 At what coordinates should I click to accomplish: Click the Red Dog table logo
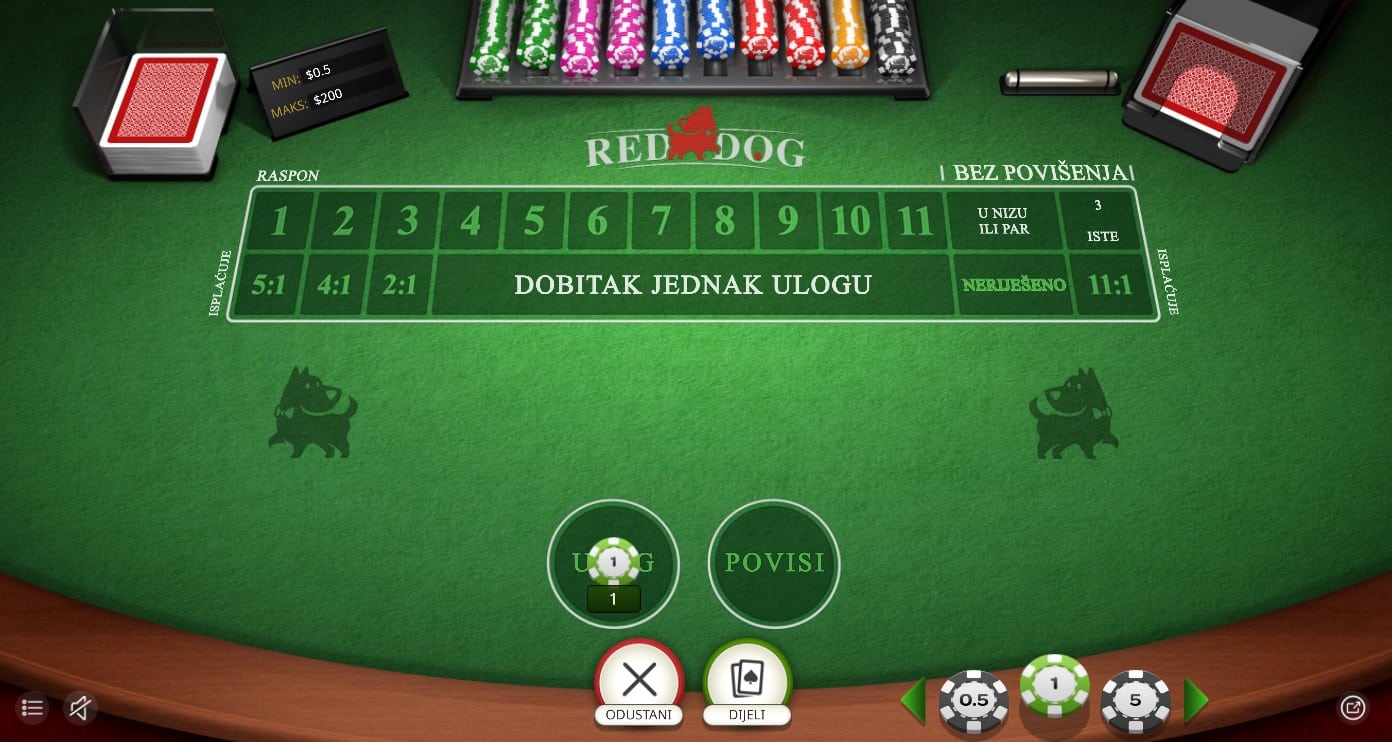click(x=694, y=140)
